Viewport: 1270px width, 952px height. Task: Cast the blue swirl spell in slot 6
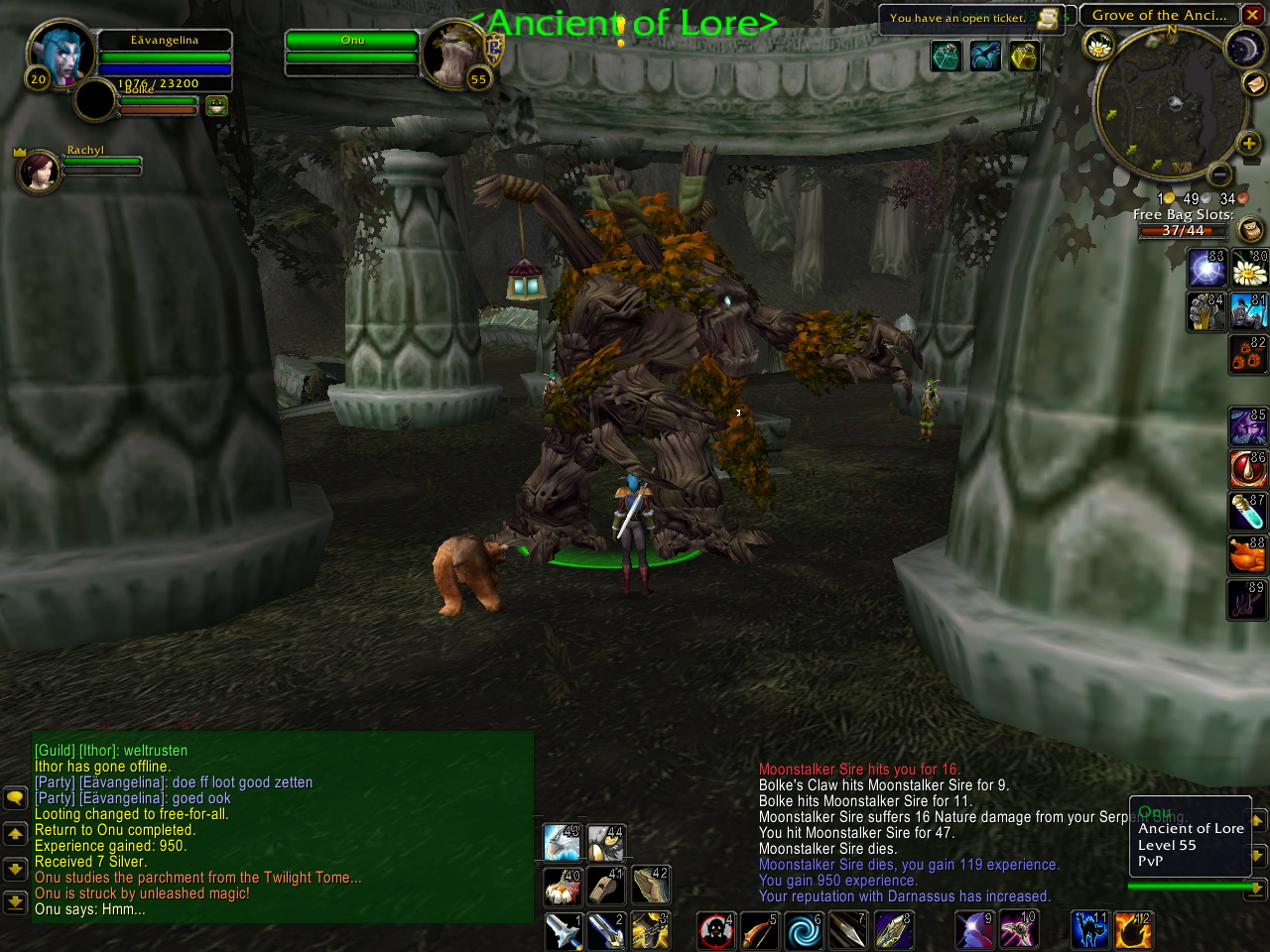(802, 931)
